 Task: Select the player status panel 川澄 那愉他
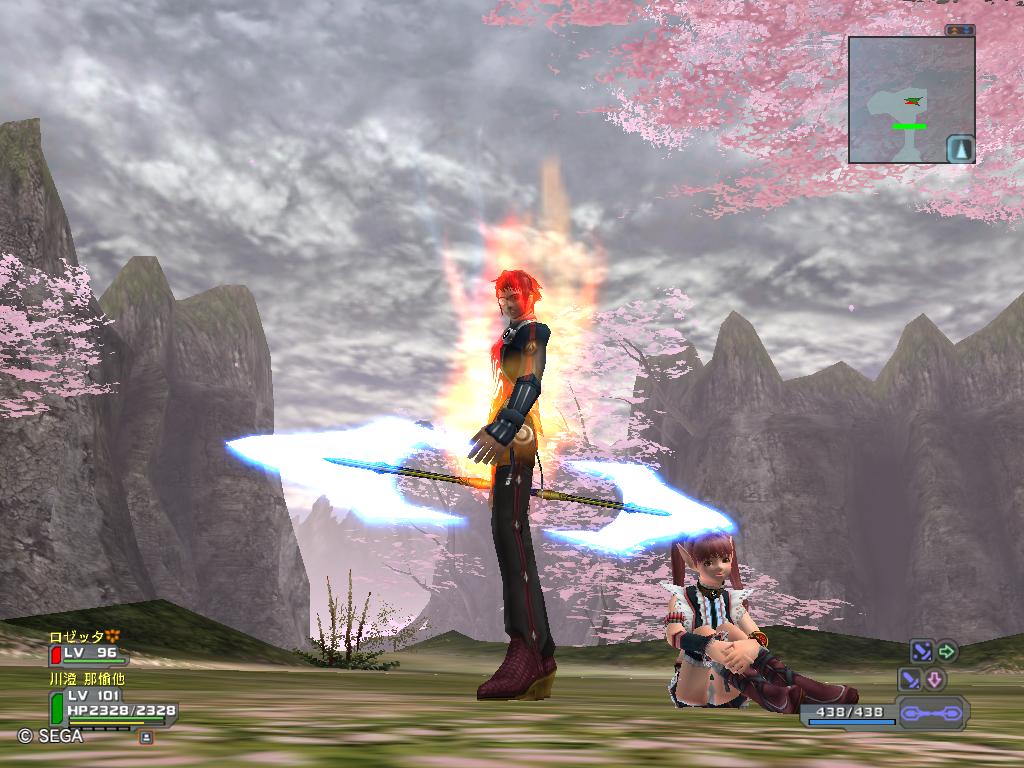coord(110,702)
